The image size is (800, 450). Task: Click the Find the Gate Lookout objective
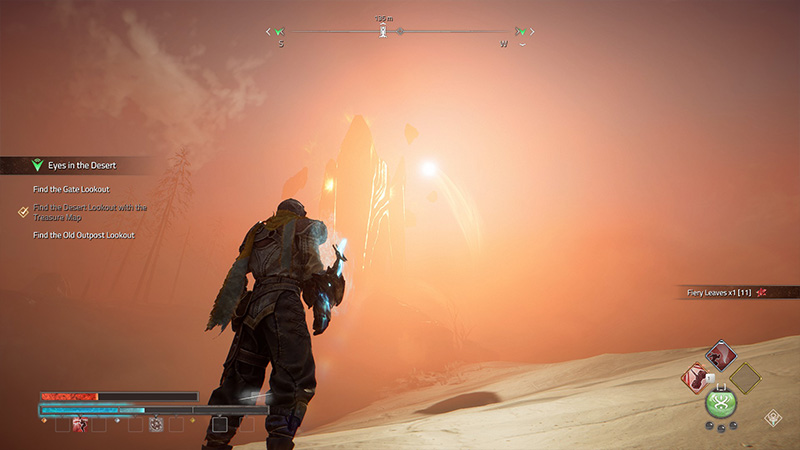pos(71,189)
